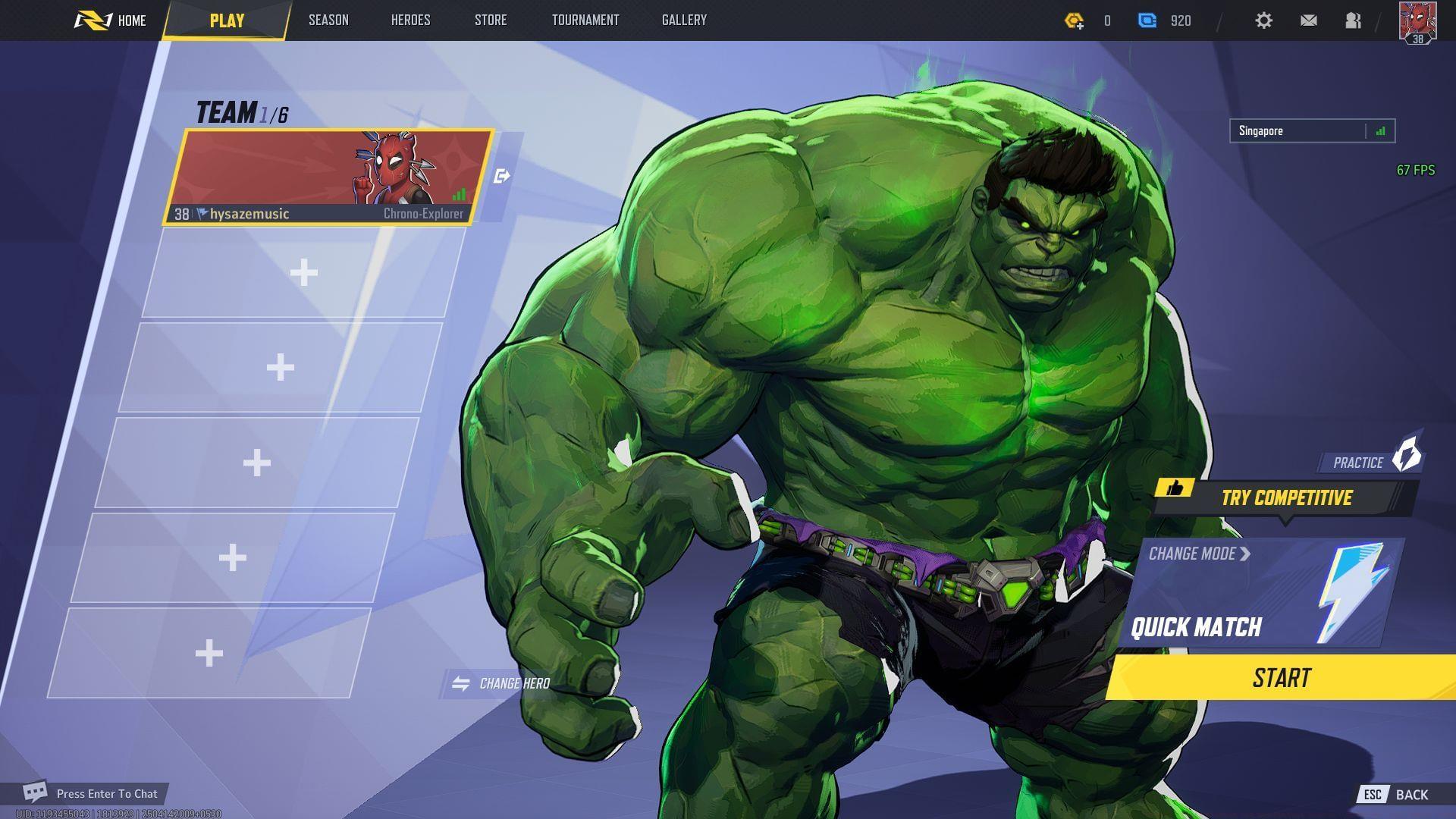Screen dimensions: 1456x819
Task: Open the friends list icon
Action: point(1354,20)
